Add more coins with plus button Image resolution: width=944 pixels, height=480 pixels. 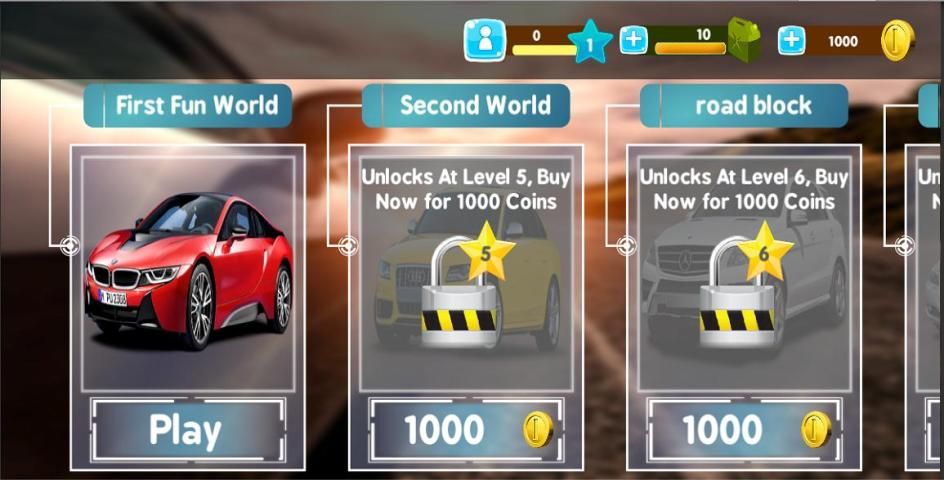pyautogui.click(x=791, y=40)
